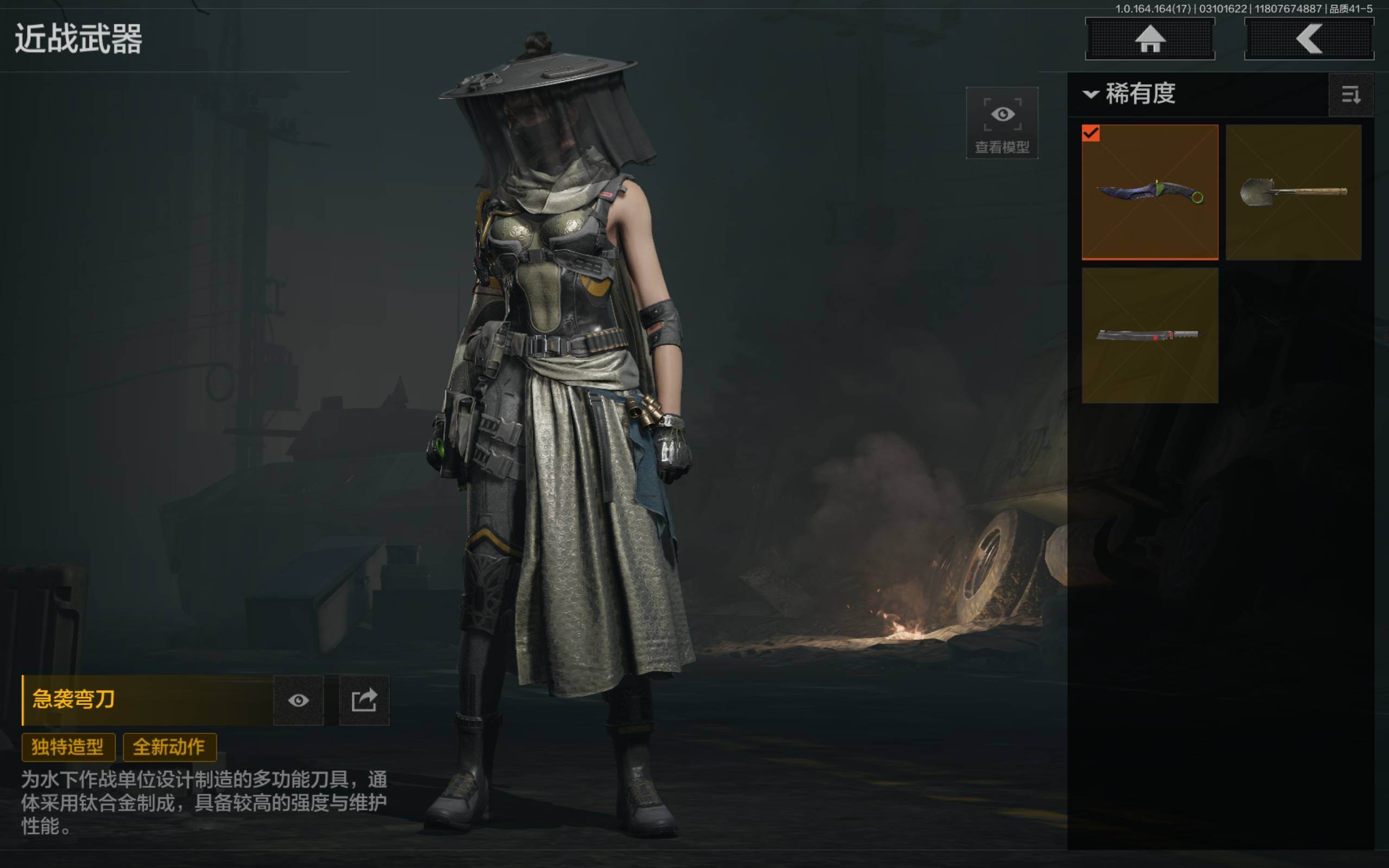Open the 稀有度 sort dropdown
The image size is (1389, 868).
click(1131, 93)
